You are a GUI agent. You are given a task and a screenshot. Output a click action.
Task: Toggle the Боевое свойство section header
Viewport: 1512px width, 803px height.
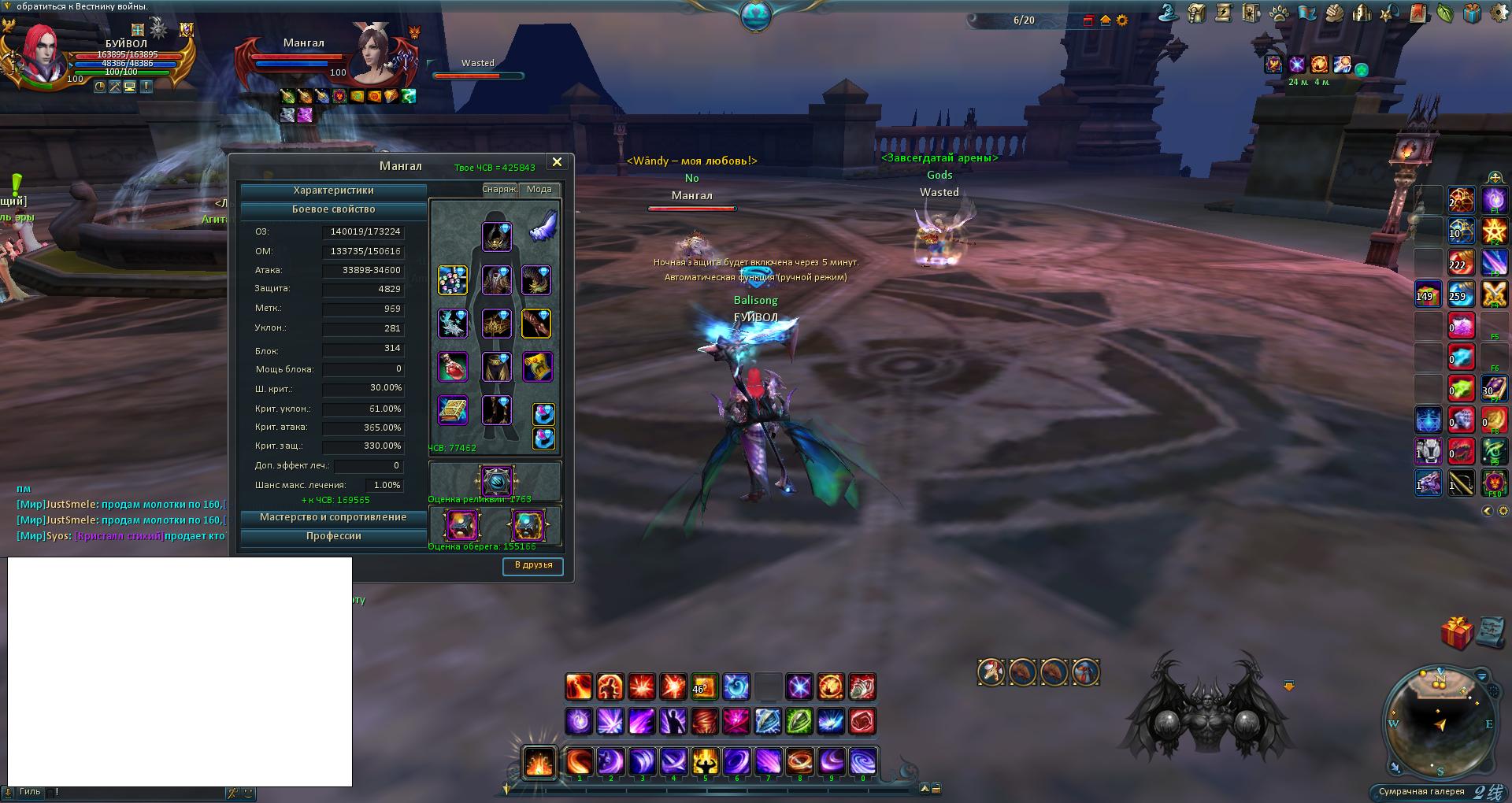coord(333,210)
